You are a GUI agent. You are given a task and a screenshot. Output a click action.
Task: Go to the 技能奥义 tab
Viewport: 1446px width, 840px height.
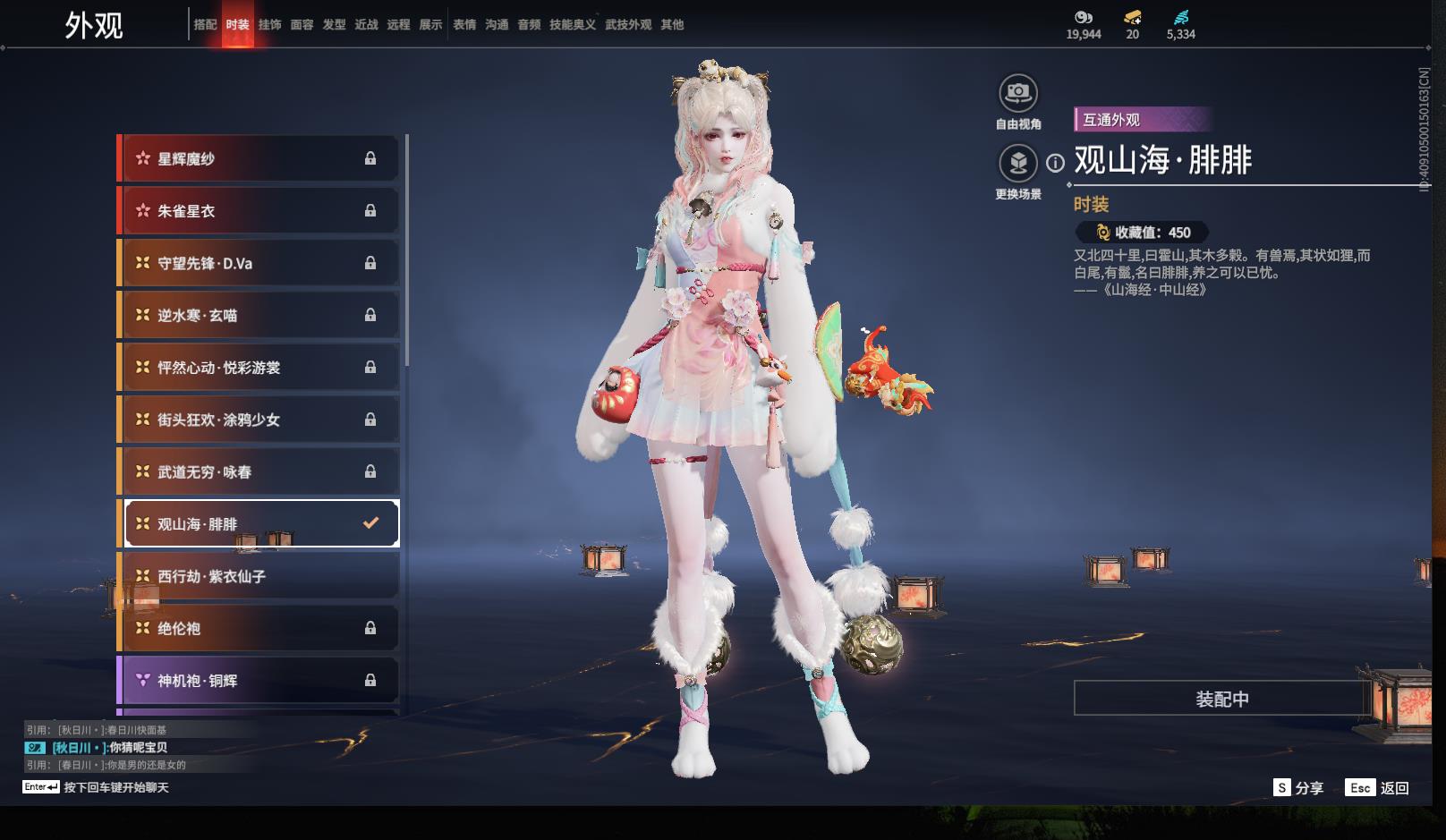click(x=573, y=25)
